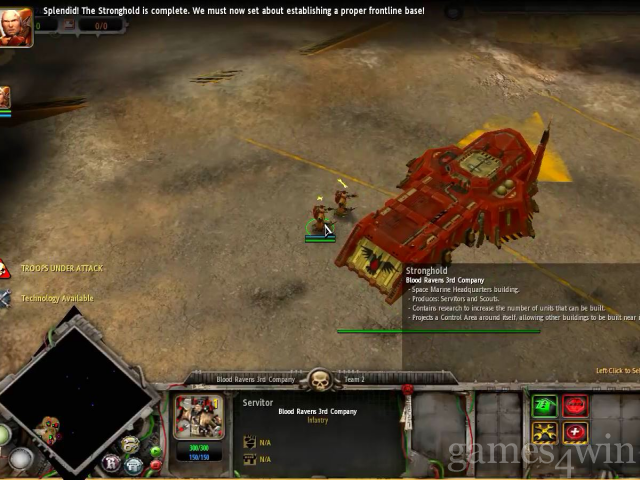Viewport: 640px width, 480px height.
Task: Click the small green round minimap button
Action: 155,452
